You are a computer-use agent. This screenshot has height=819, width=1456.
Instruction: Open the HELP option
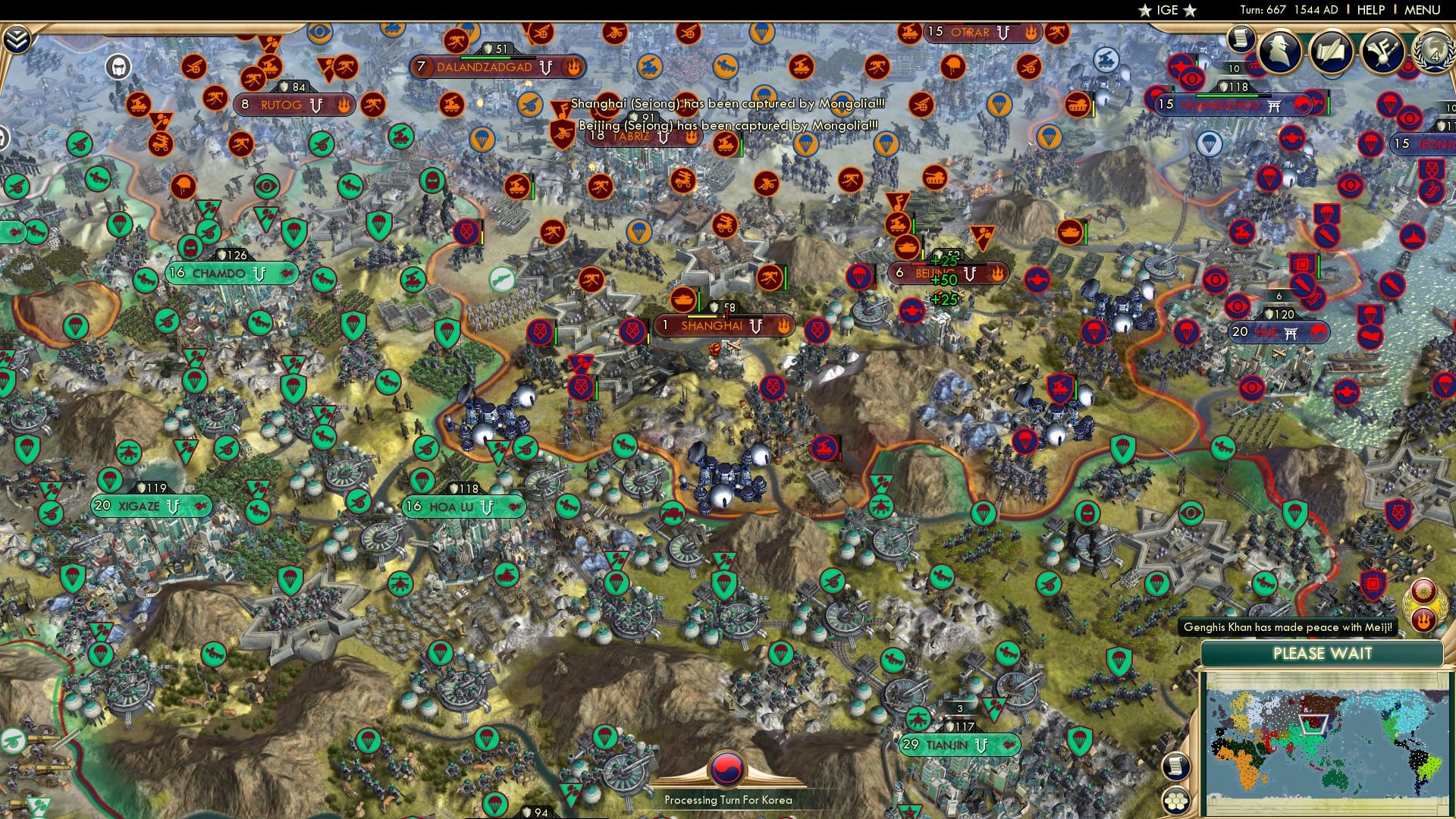[1368, 11]
